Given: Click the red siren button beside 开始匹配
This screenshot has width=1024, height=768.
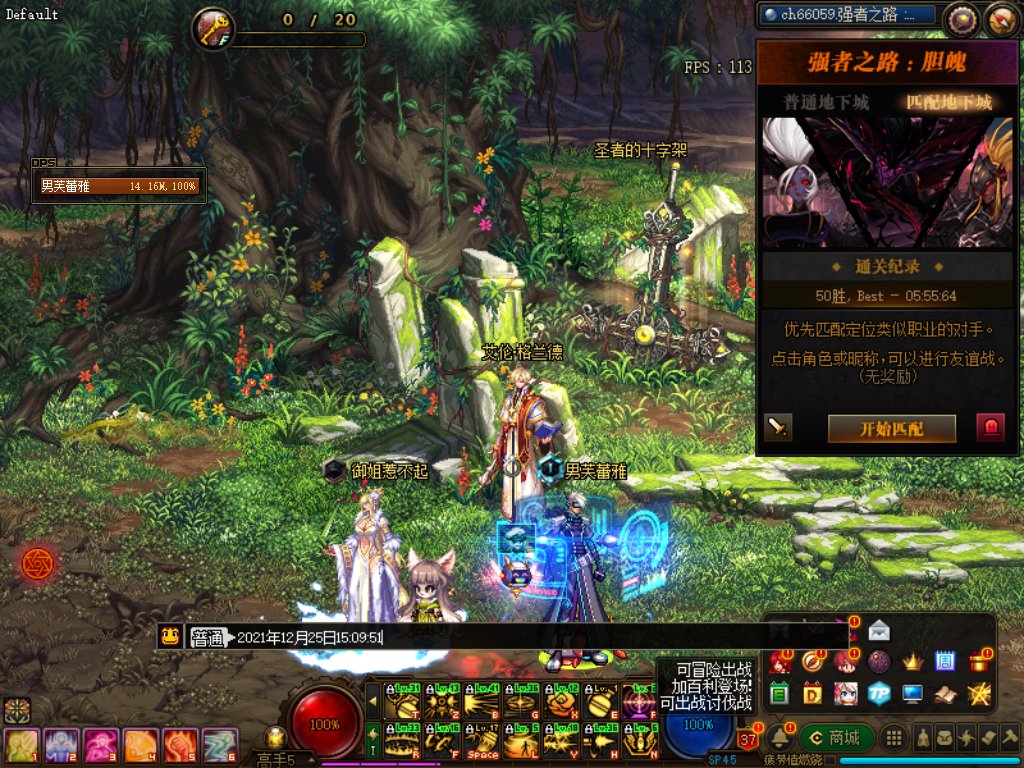Looking at the screenshot, I should tap(990, 428).
